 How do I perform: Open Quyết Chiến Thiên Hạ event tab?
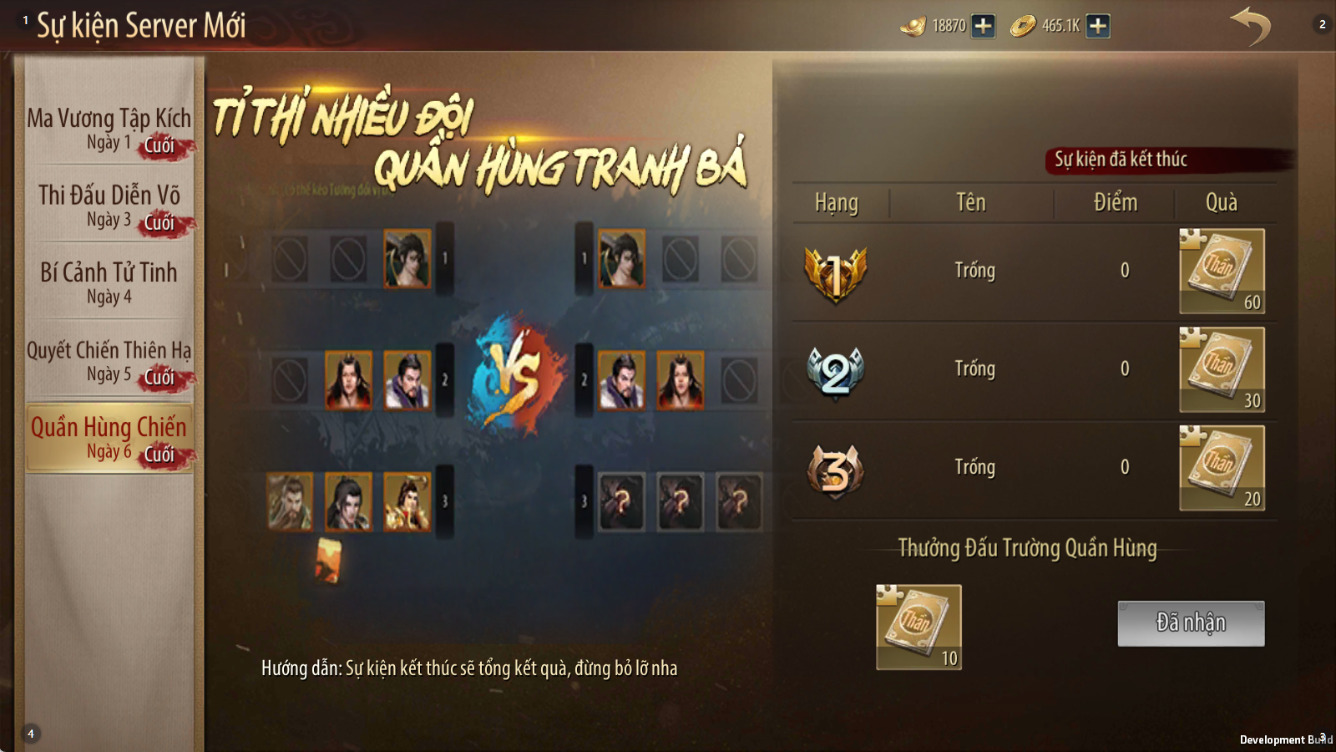click(109, 361)
